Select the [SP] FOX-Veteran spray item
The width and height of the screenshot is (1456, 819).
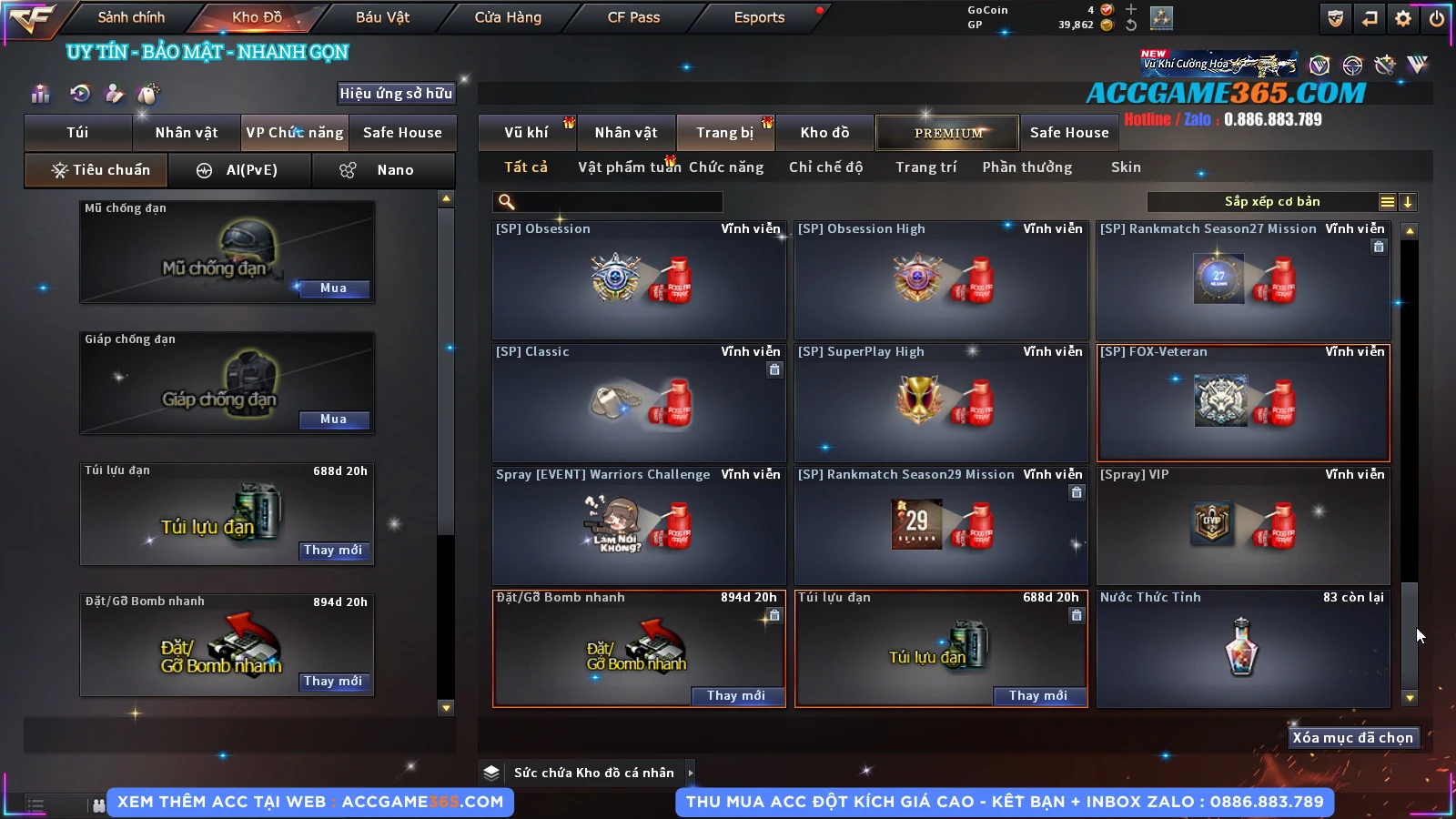(x=1243, y=403)
